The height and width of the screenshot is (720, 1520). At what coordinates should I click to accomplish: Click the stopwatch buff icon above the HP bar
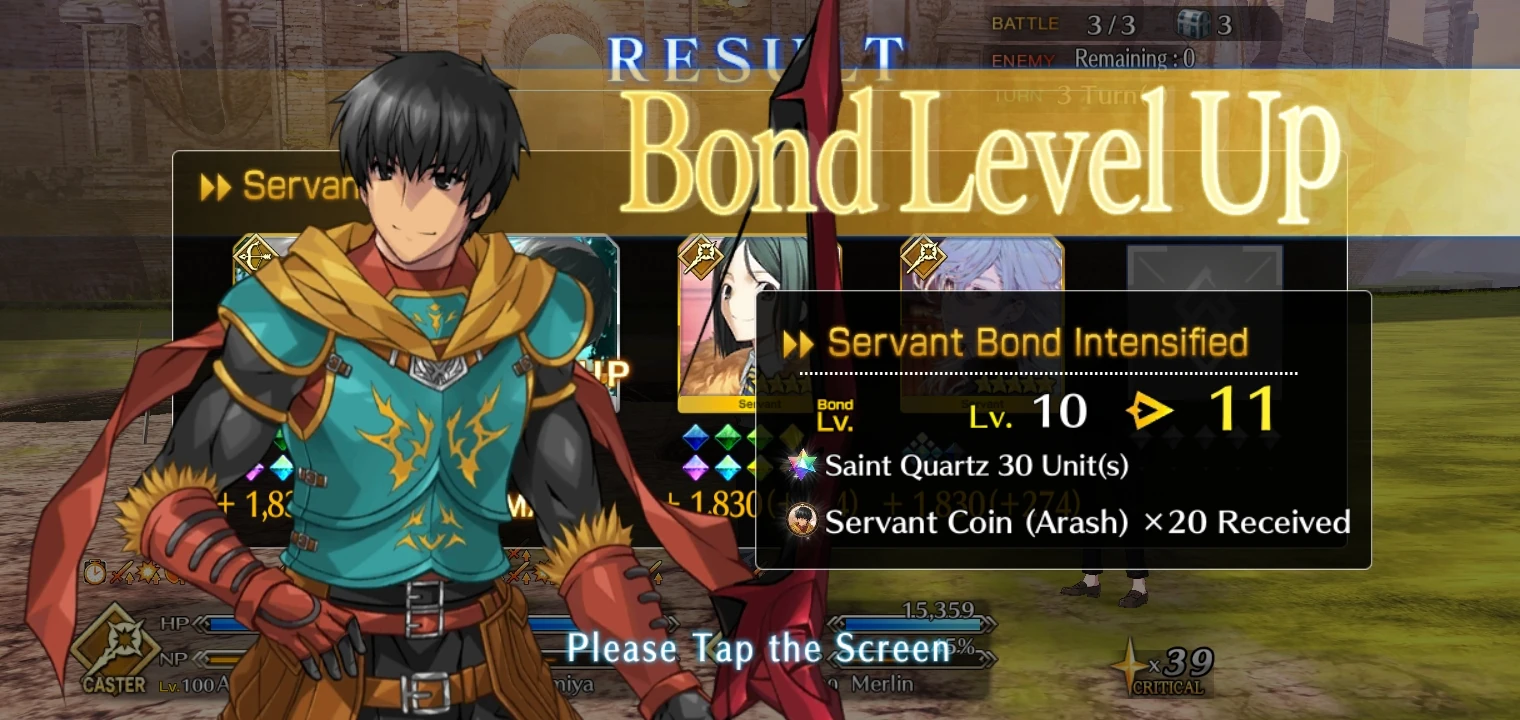96,573
